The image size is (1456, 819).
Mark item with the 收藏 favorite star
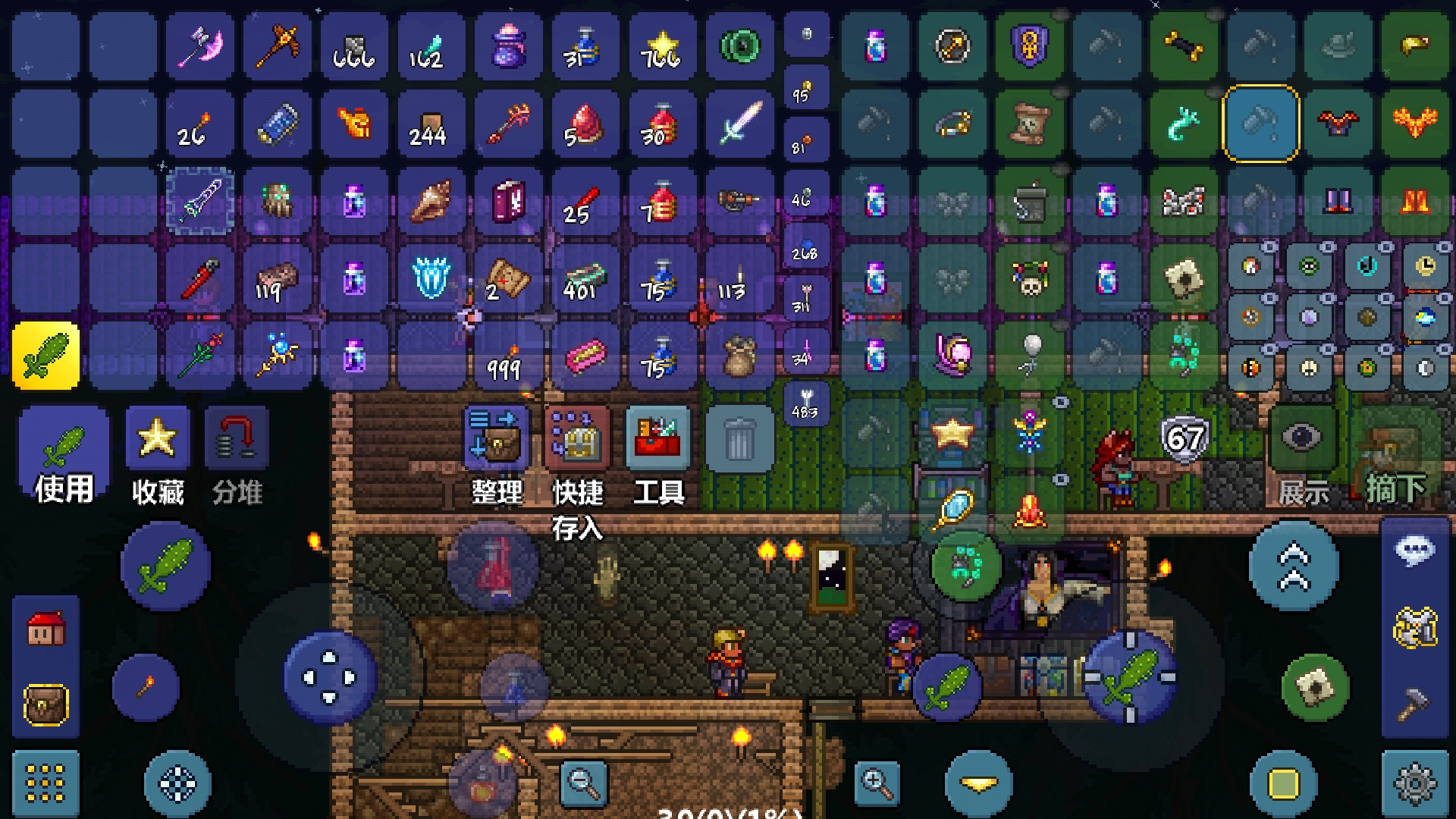pyautogui.click(x=158, y=455)
